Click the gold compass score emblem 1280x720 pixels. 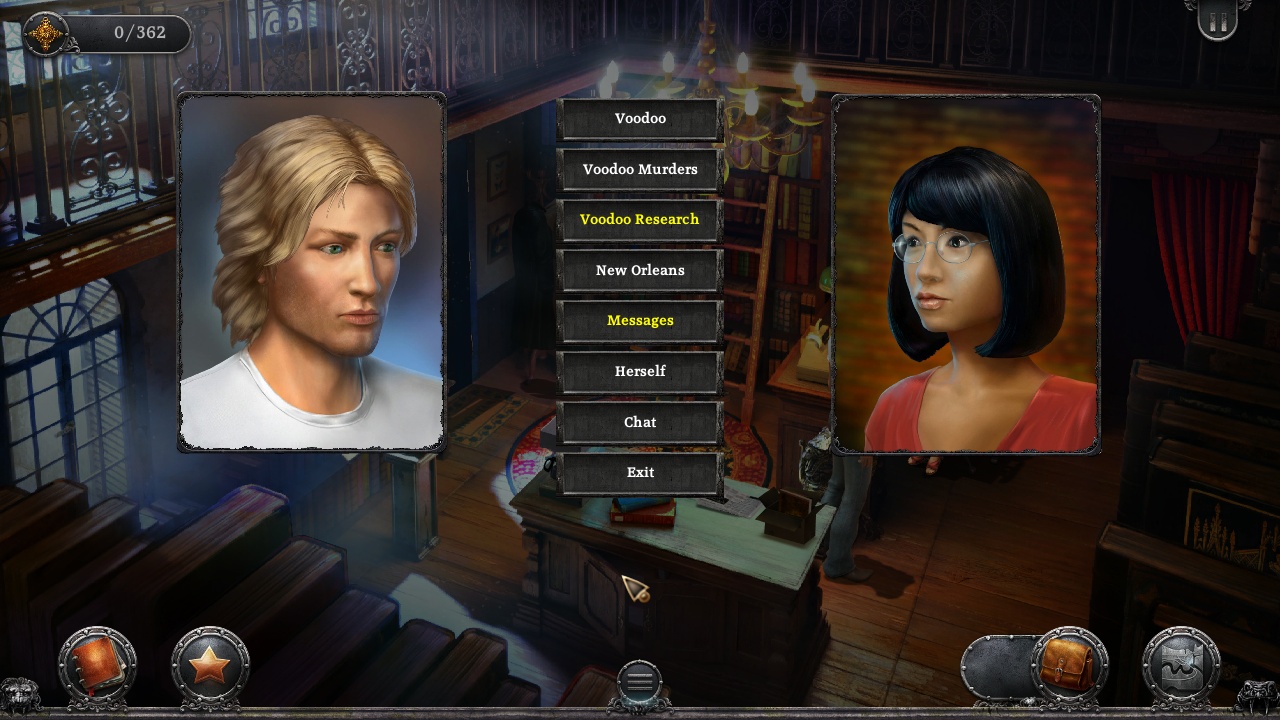45,34
